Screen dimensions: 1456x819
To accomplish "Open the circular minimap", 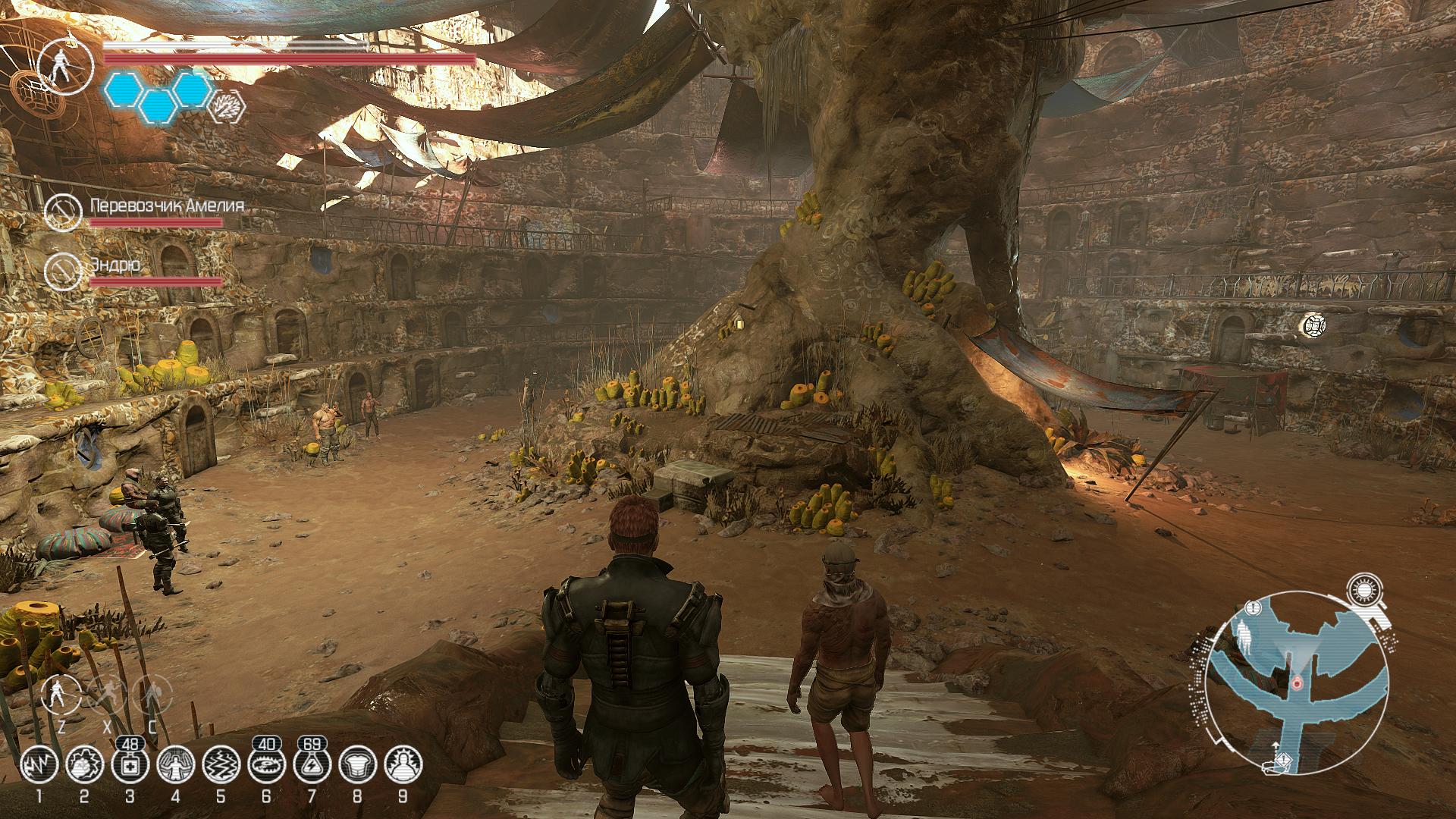I will tap(1298, 681).
